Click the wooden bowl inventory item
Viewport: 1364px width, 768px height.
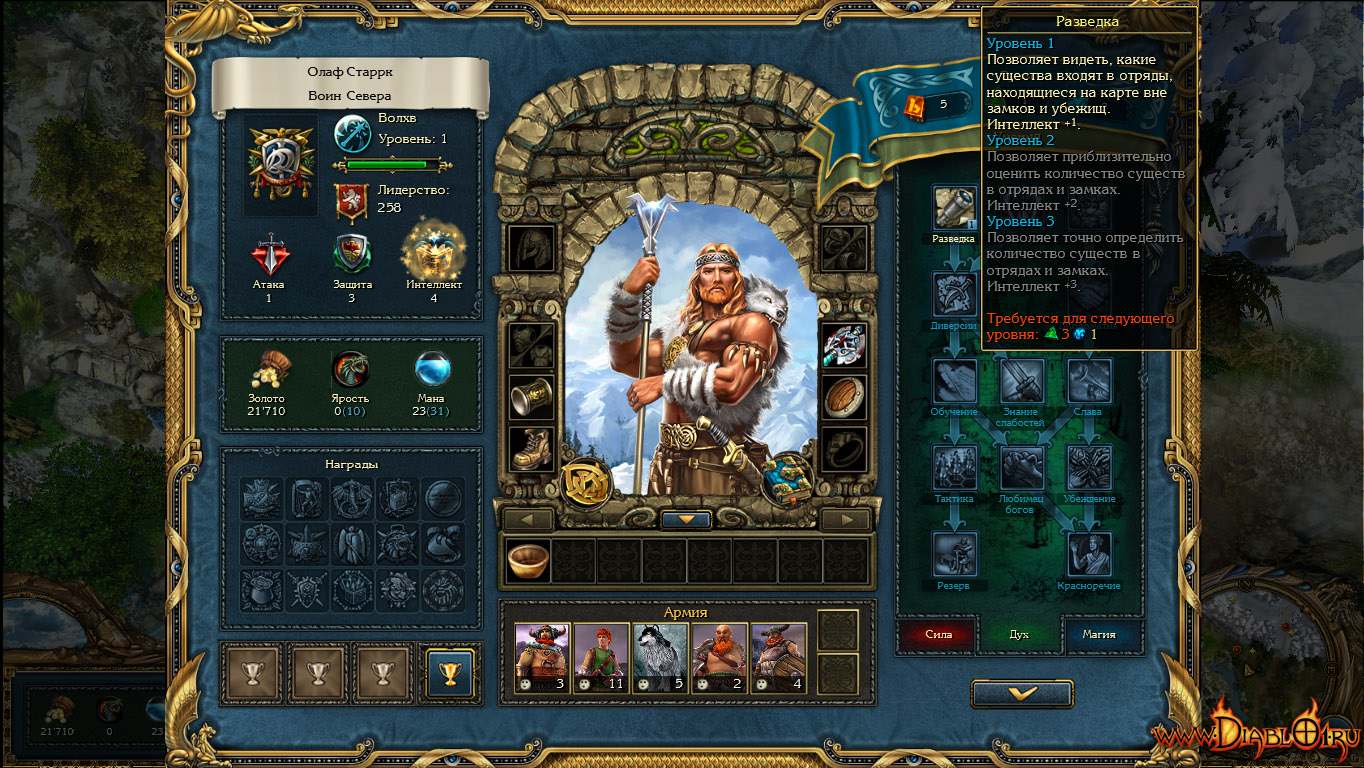tap(527, 560)
